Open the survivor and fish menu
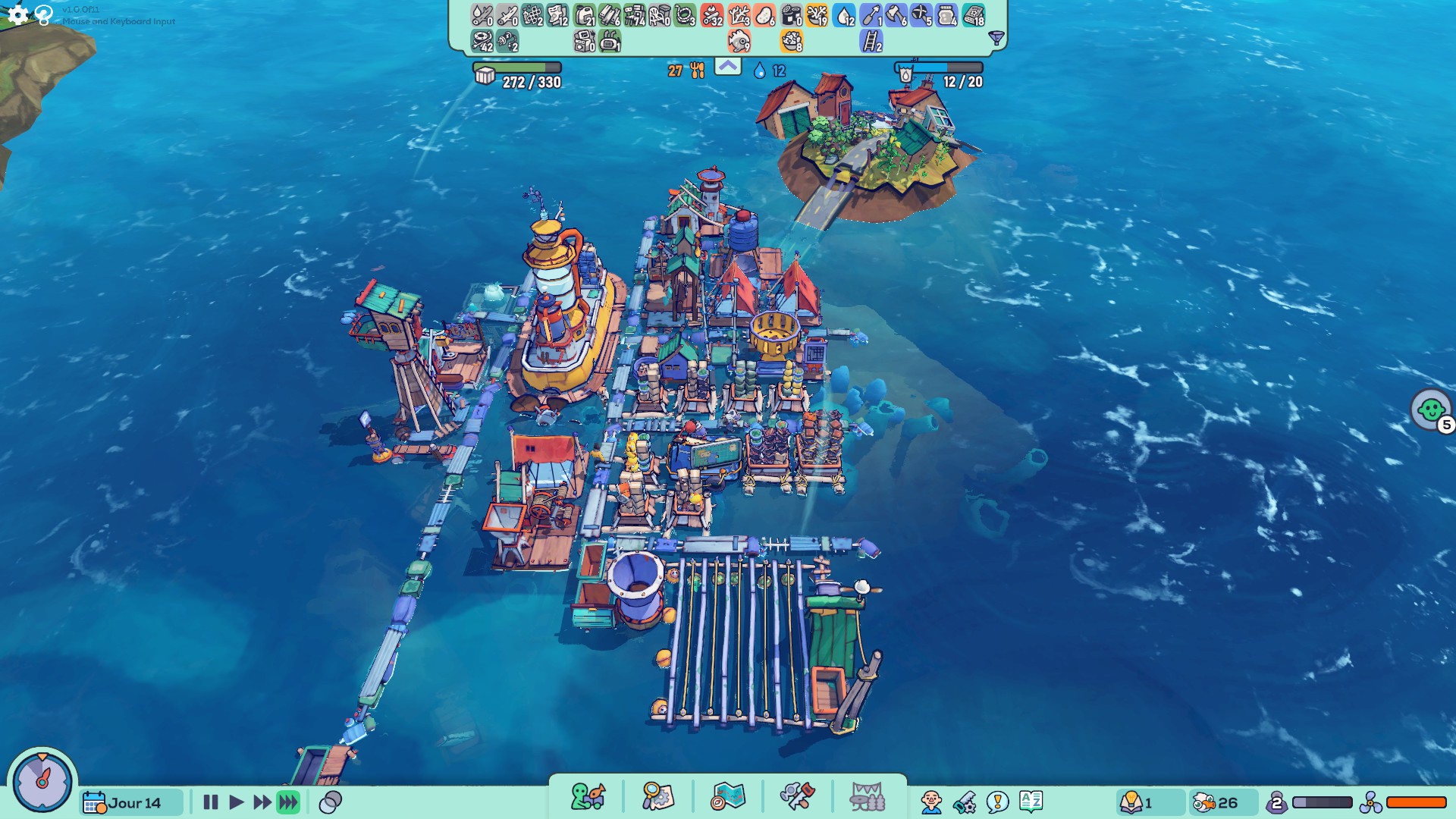 [588, 797]
